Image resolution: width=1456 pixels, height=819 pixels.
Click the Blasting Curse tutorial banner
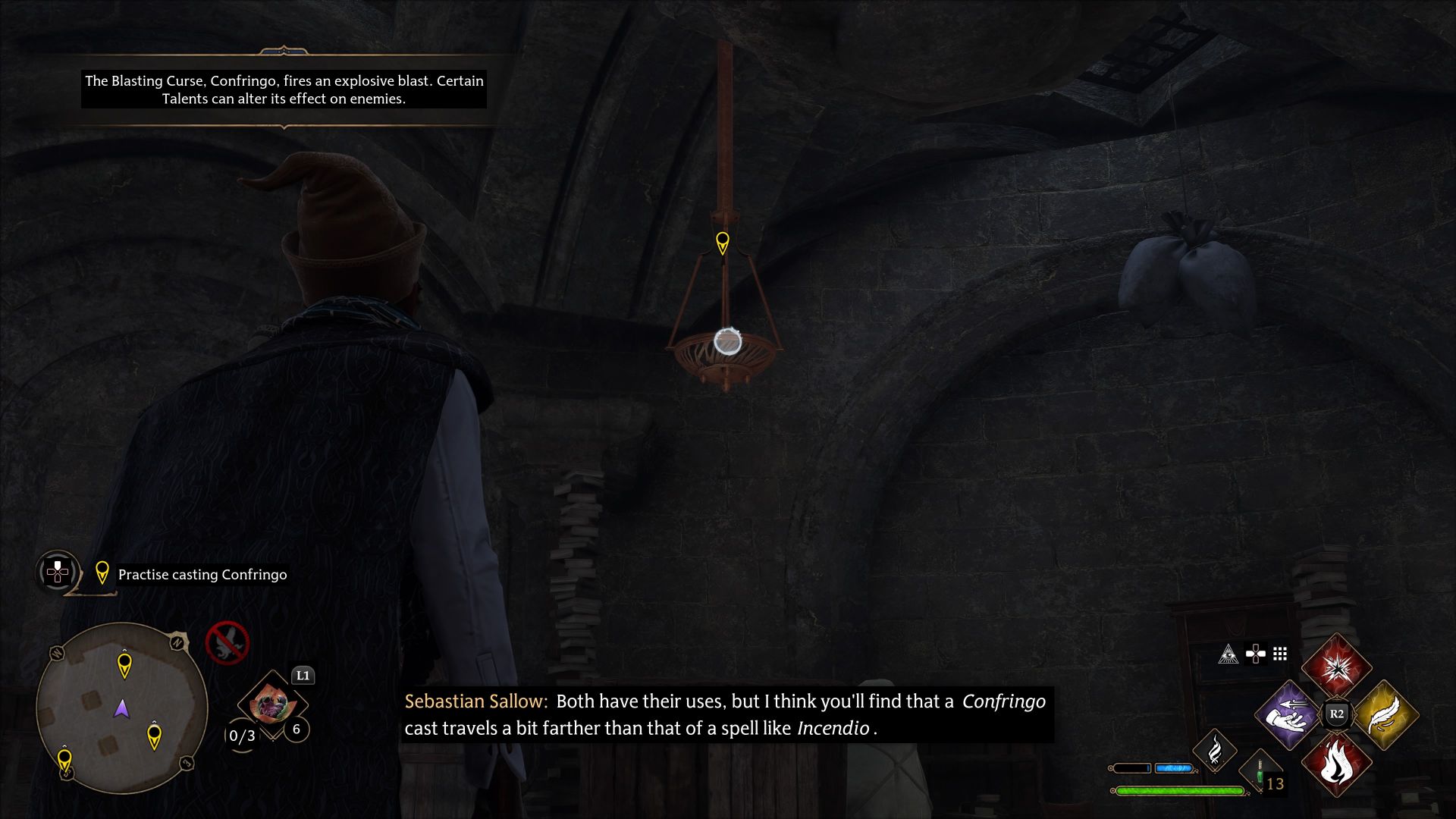click(284, 89)
